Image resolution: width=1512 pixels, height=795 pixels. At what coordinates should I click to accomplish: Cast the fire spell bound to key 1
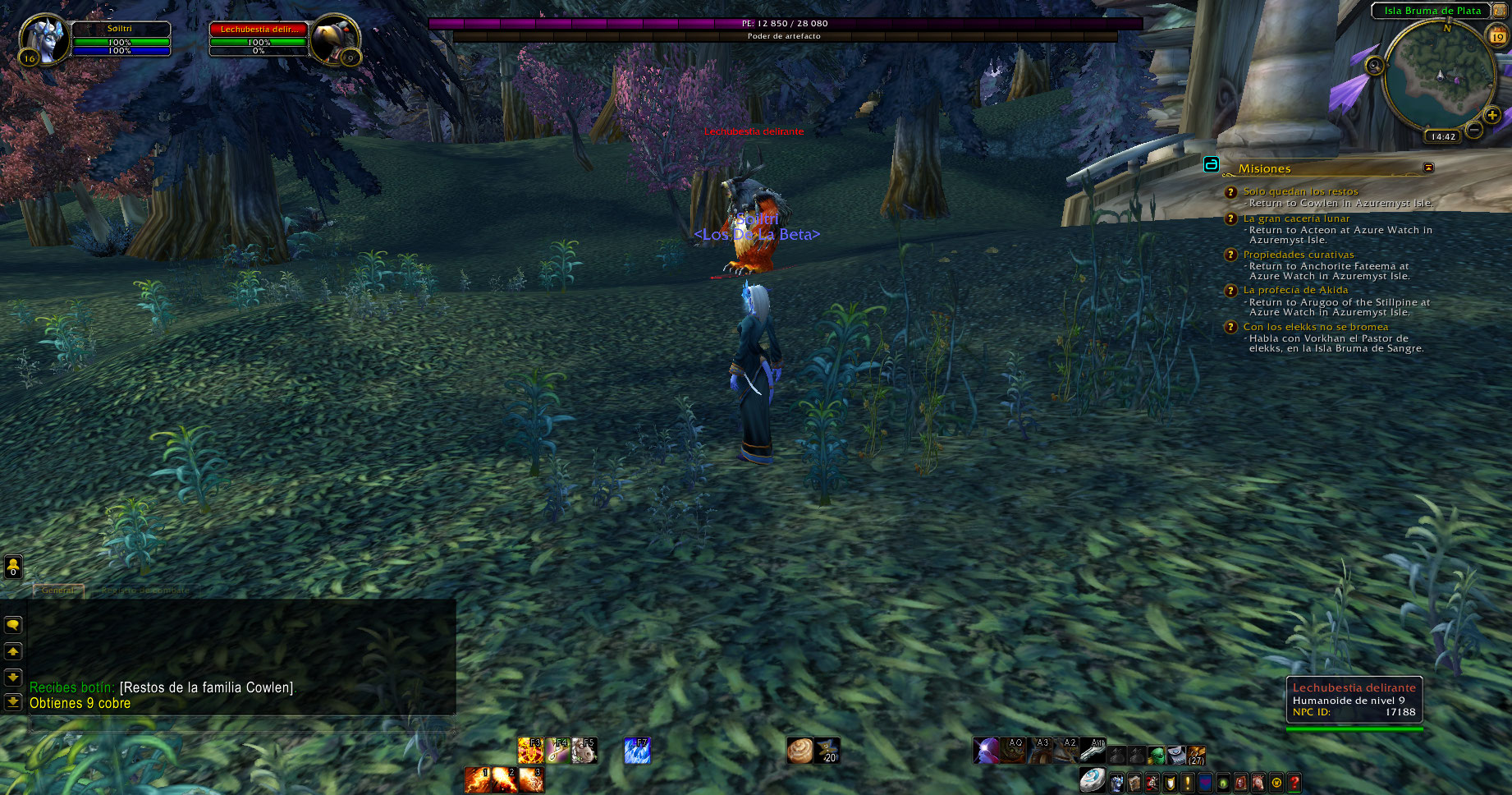(x=477, y=779)
